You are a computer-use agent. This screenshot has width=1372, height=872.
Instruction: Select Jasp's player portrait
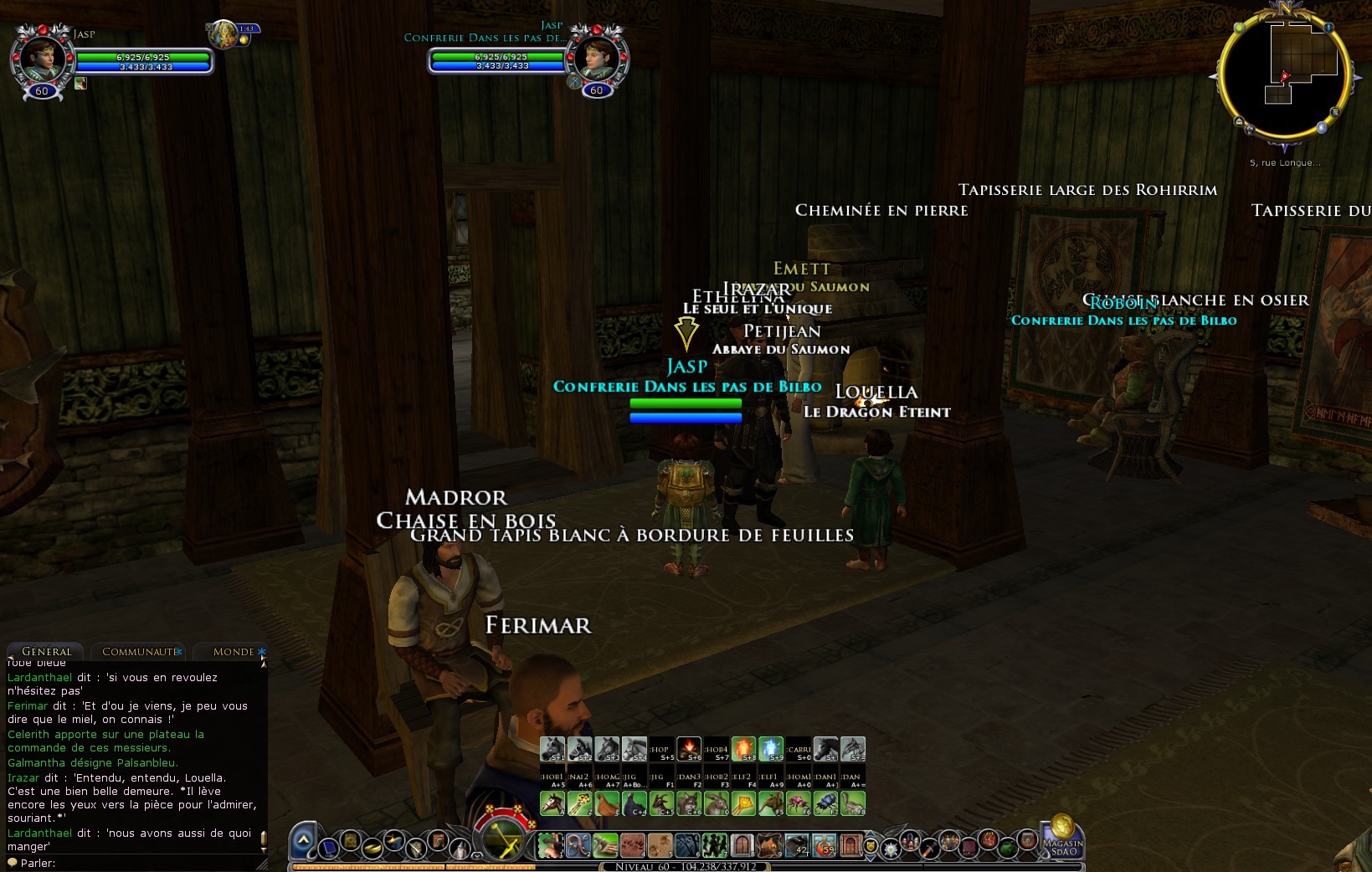(39, 57)
